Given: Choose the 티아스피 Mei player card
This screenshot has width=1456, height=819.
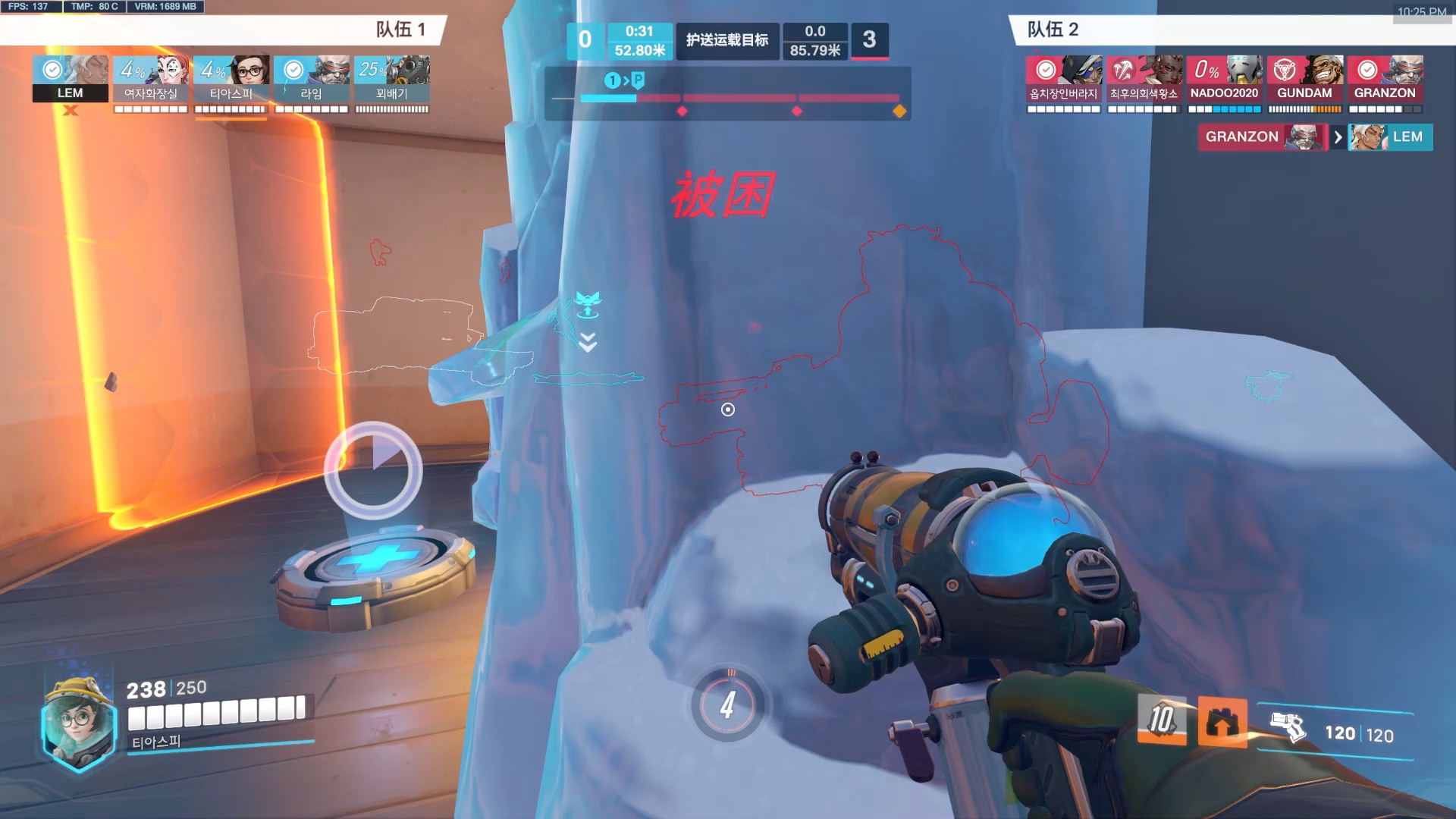Looking at the screenshot, I should click(x=231, y=79).
